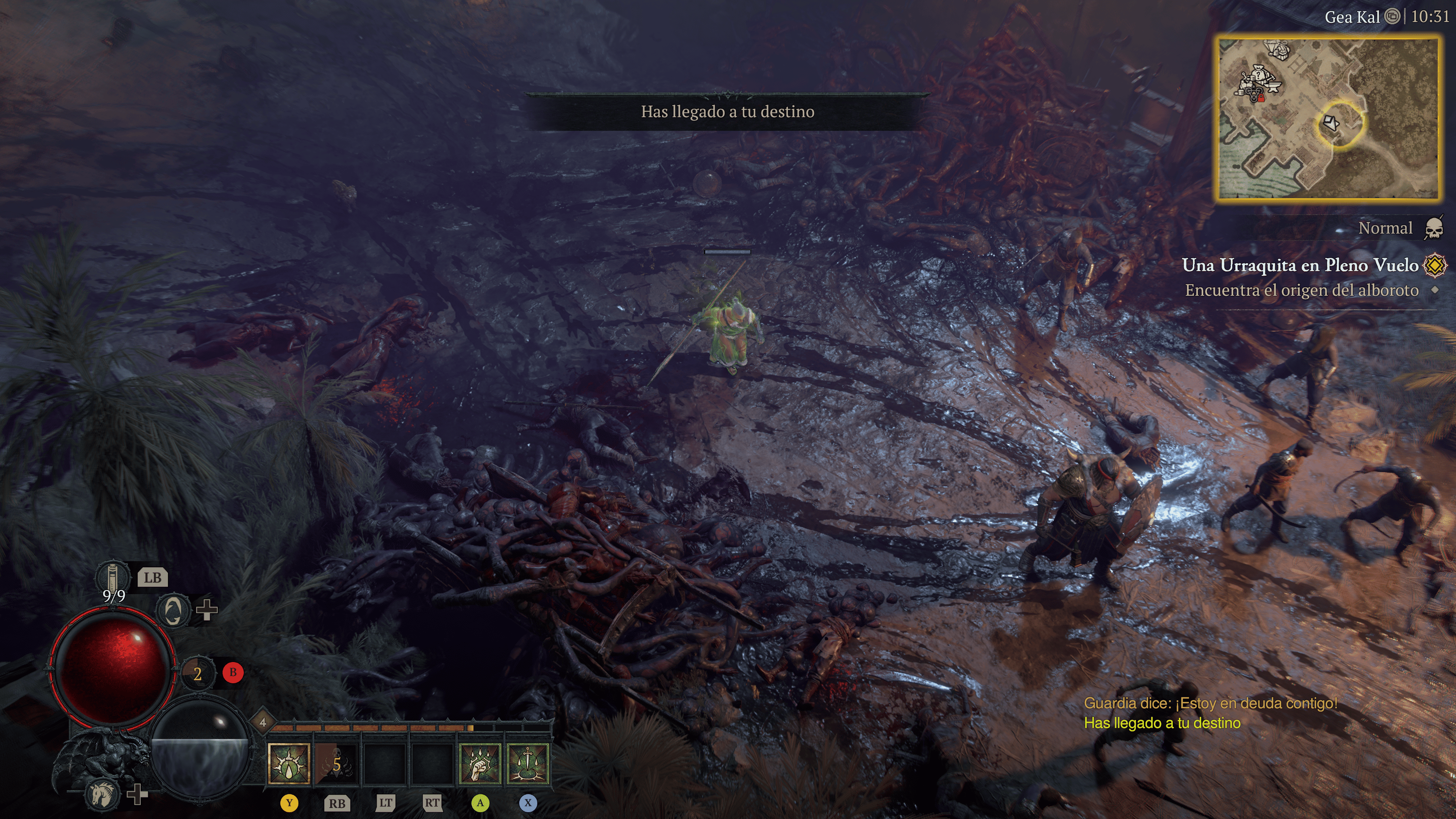Activate the thorned droplet skill slot
The height and width of the screenshot is (819, 1456).
point(289,764)
